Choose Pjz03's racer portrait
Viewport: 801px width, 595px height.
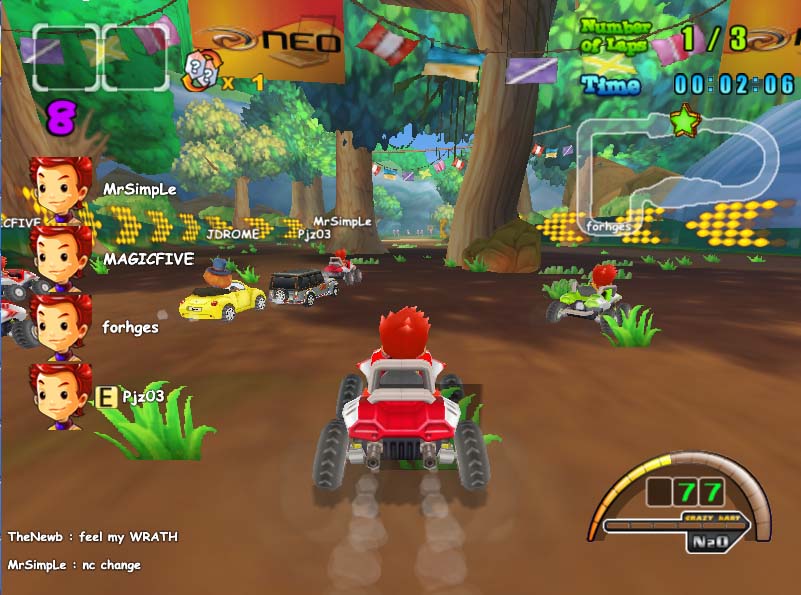(60, 395)
